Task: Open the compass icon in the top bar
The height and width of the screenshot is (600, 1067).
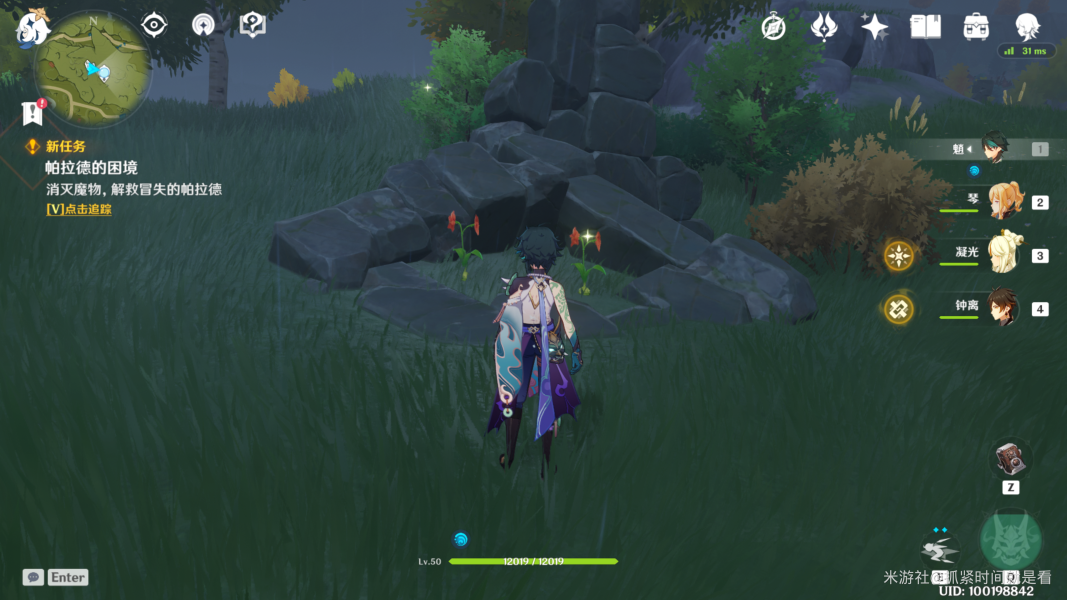Action: (x=773, y=27)
